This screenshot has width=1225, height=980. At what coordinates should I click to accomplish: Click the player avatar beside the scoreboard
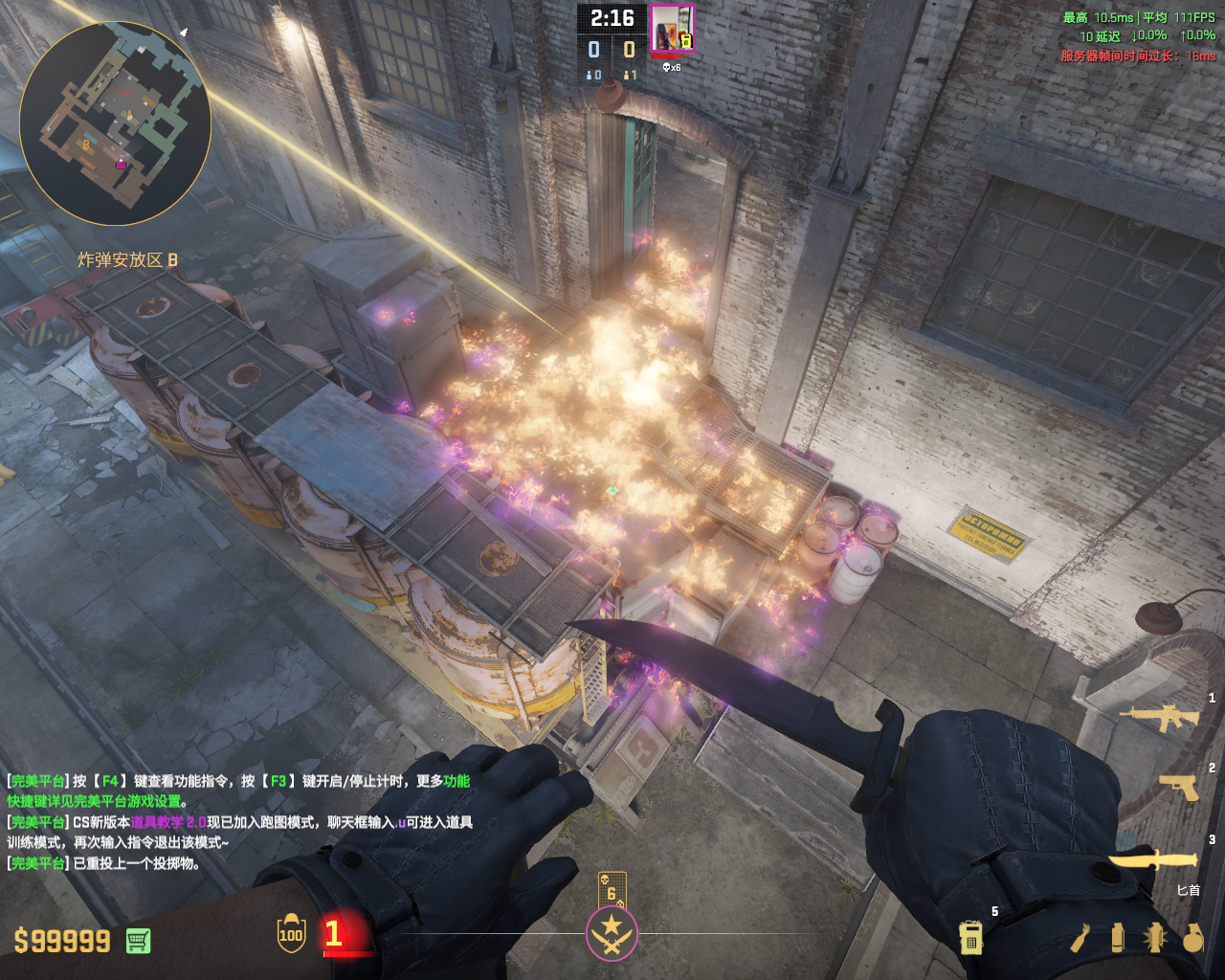point(672,29)
